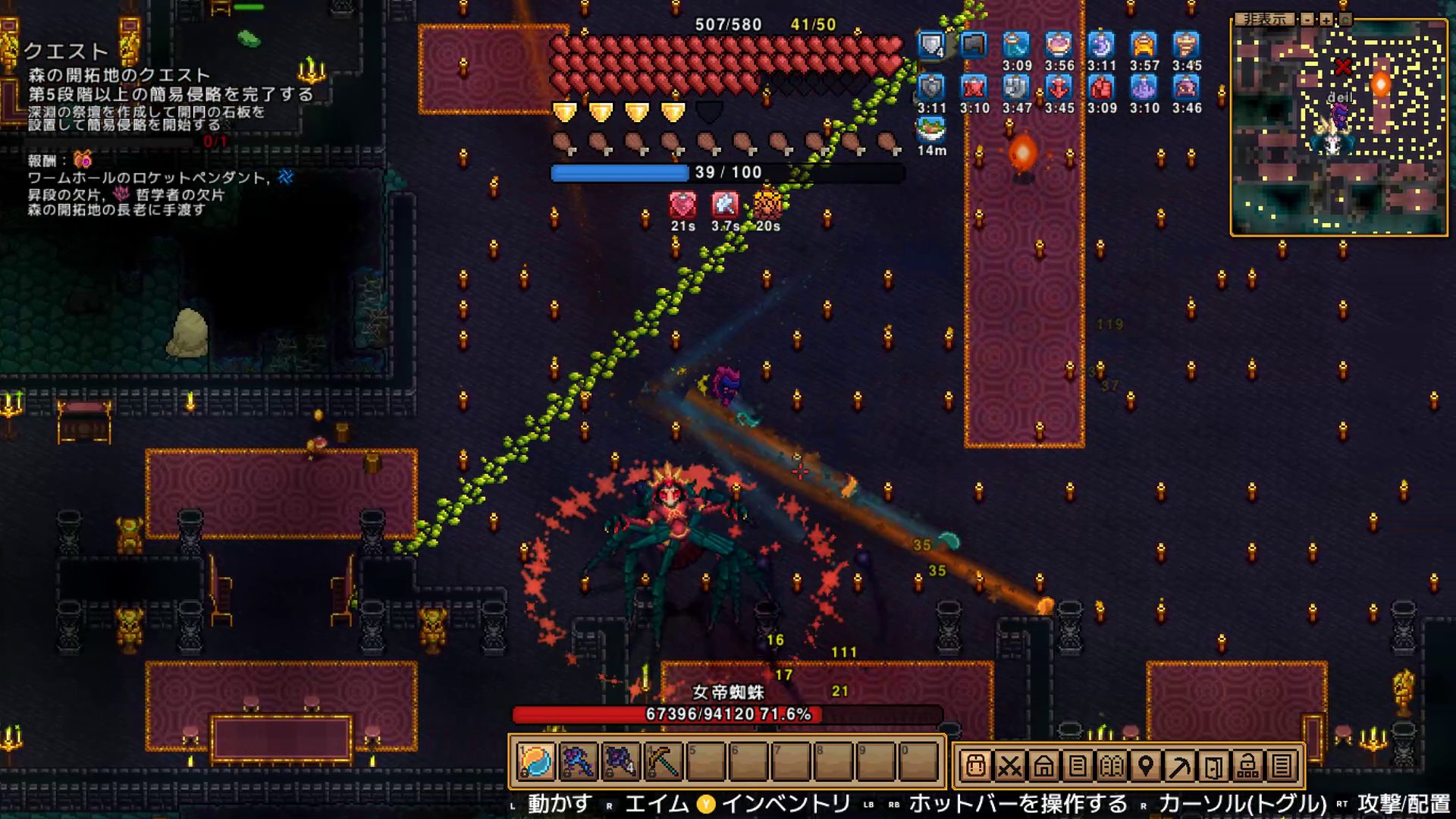The width and height of the screenshot is (1456, 819).
Task: Click the crescent moon potion buff icon
Action: 1101,45
